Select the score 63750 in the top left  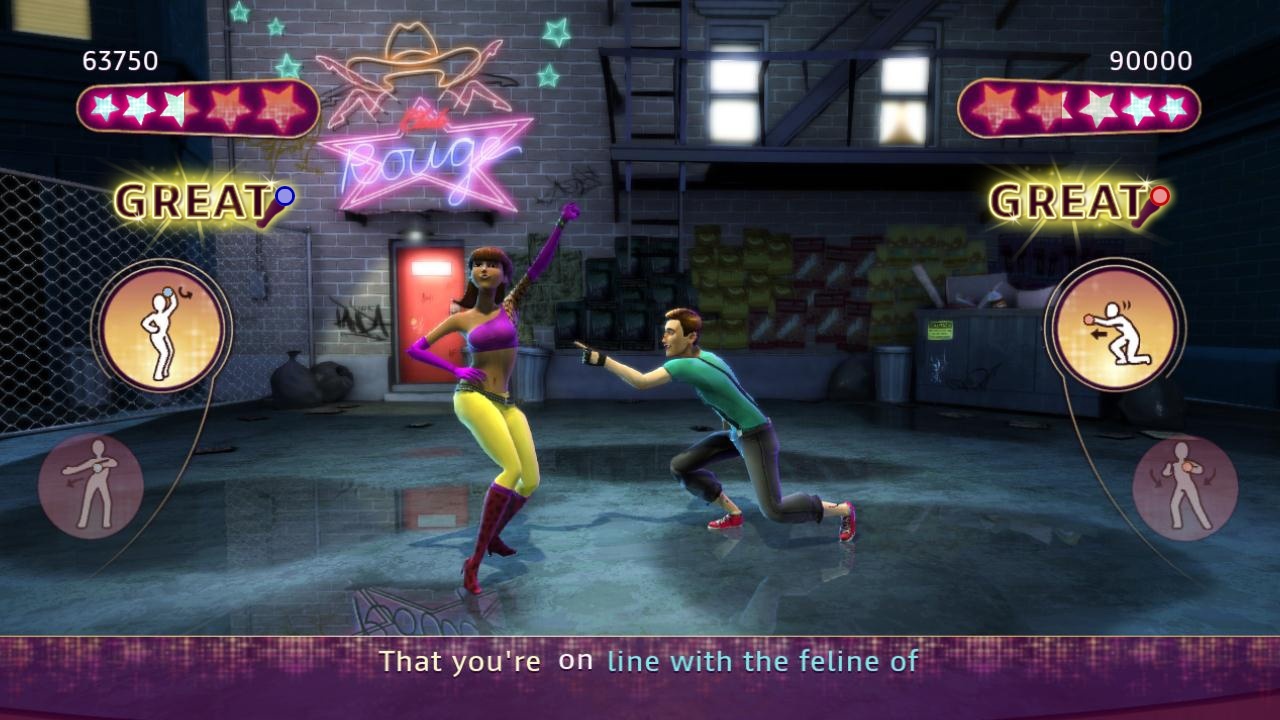120,60
